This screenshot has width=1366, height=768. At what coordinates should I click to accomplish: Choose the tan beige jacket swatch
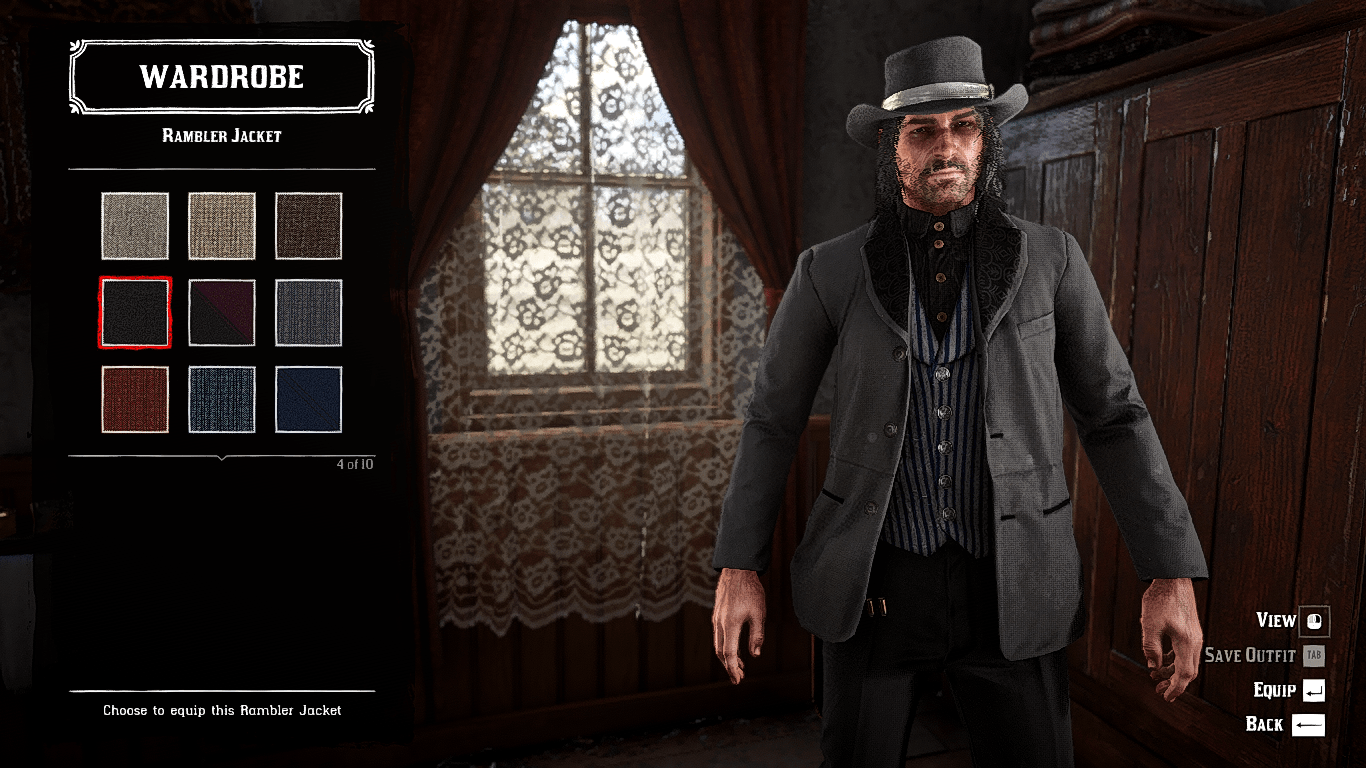coord(222,226)
